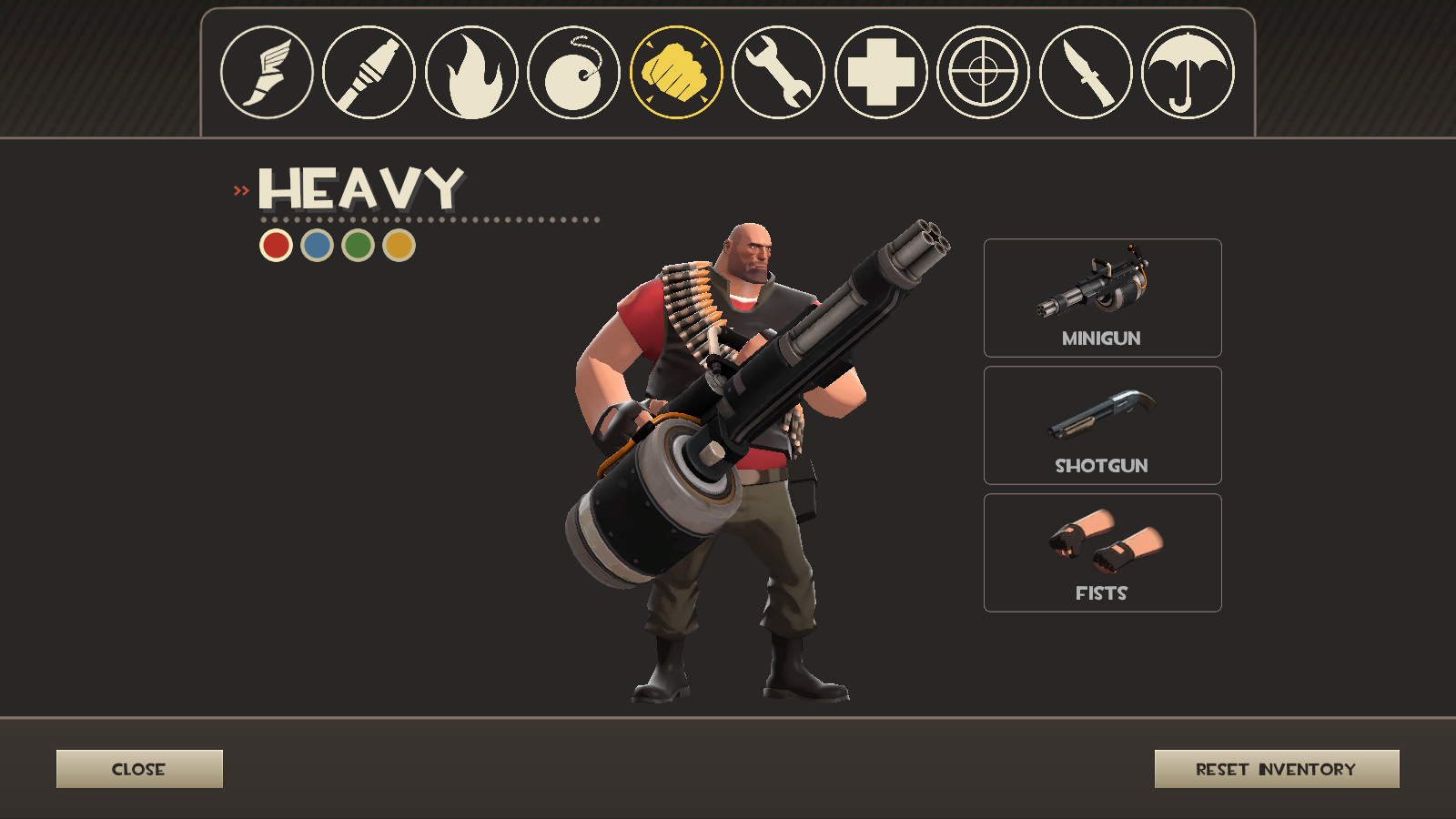Select the red team color dot
Image resolution: width=1456 pixels, height=819 pixels.
click(x=276, y=246)
